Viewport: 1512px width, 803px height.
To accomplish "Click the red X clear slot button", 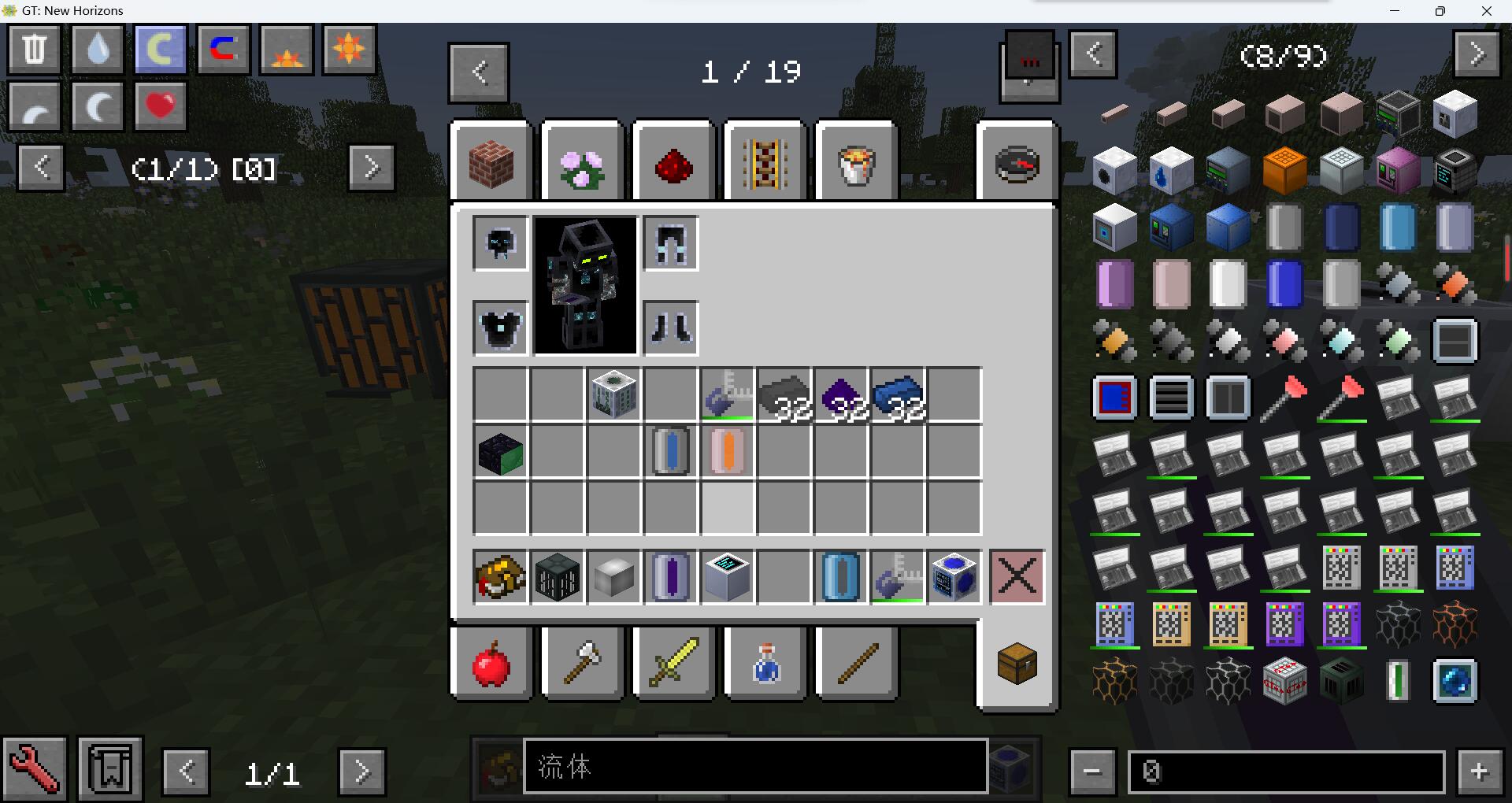I will click(1016, 577).
